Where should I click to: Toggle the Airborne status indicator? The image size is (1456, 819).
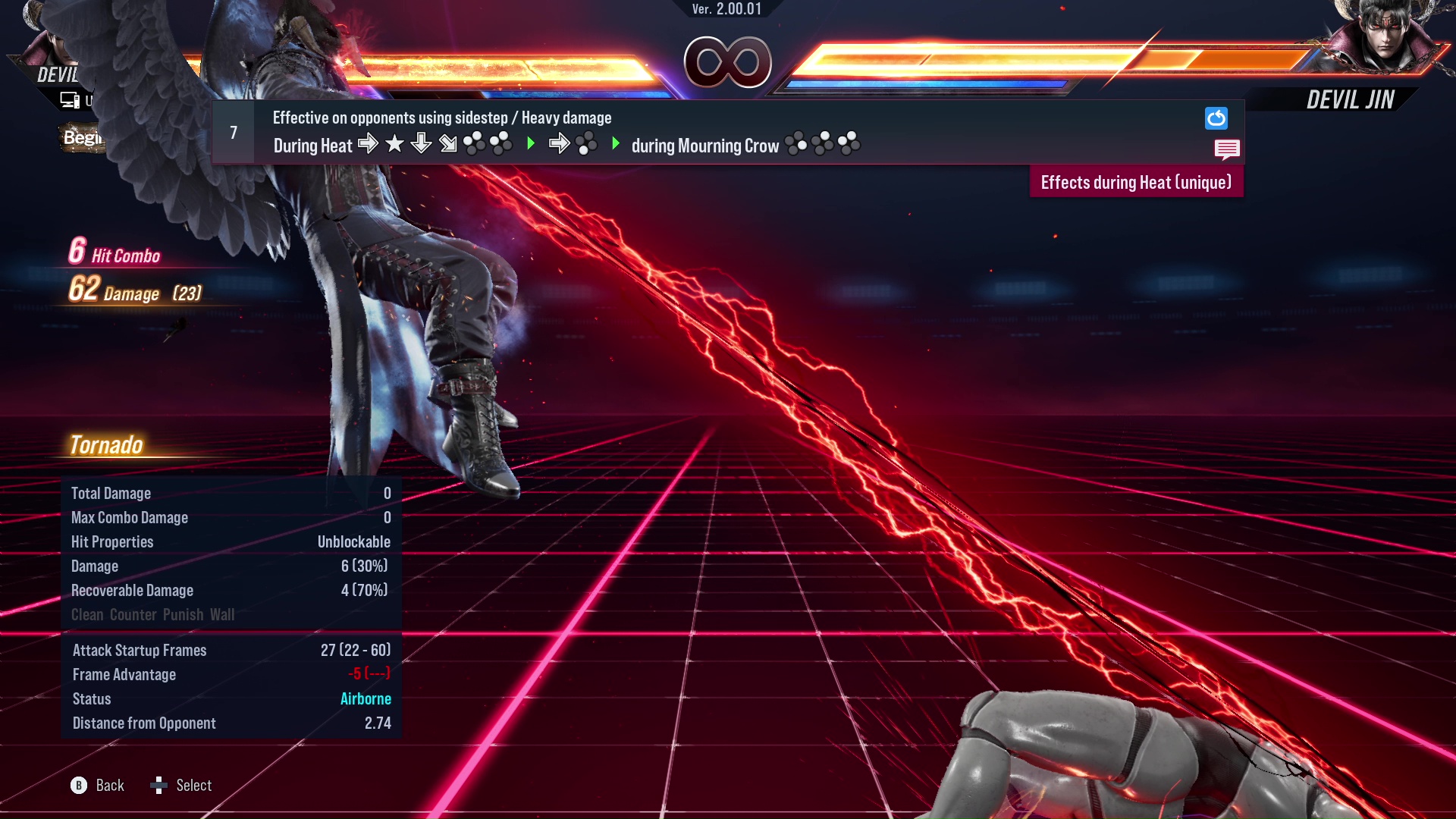pos(366,698)
